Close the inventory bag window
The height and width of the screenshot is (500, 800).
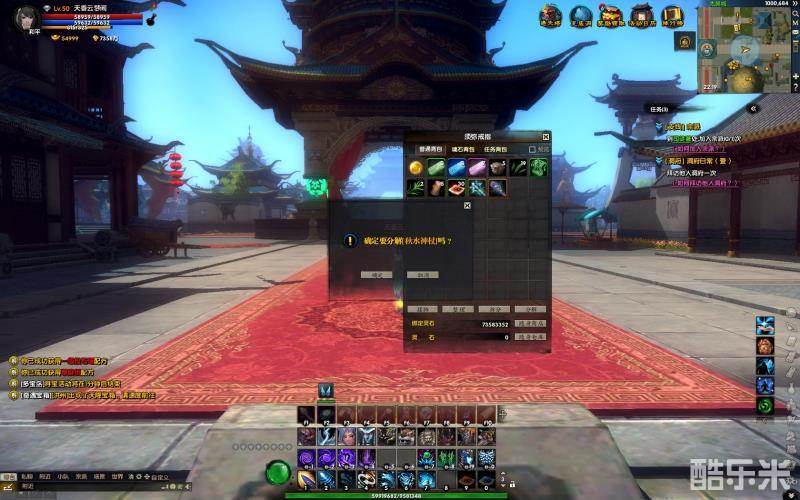coord(546,136)
